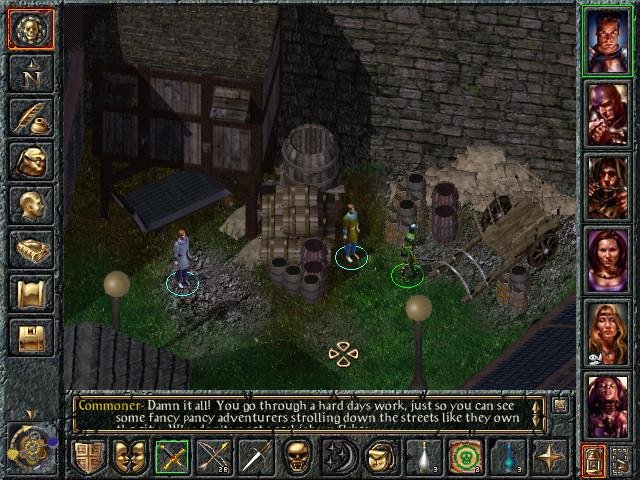
Task: Activate the shield guard action
Action: point(88,457)
